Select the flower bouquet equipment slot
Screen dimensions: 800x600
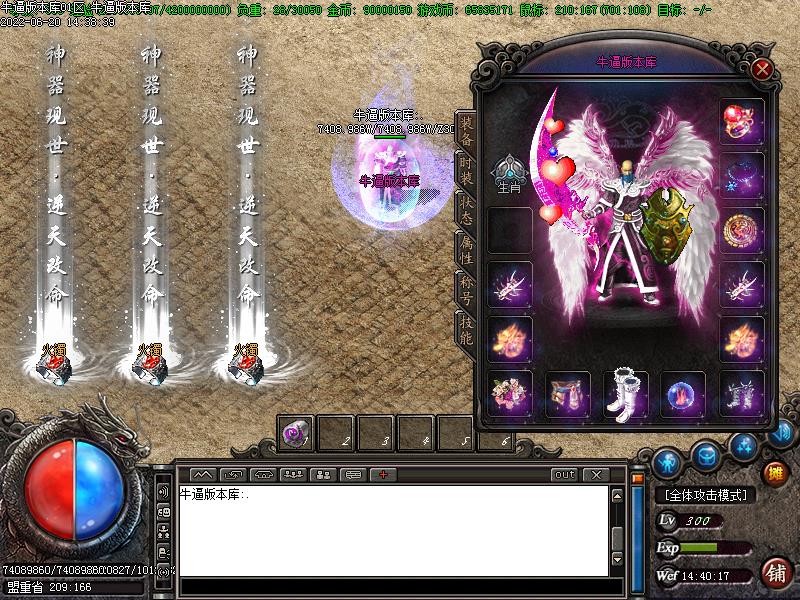point(509,393)
